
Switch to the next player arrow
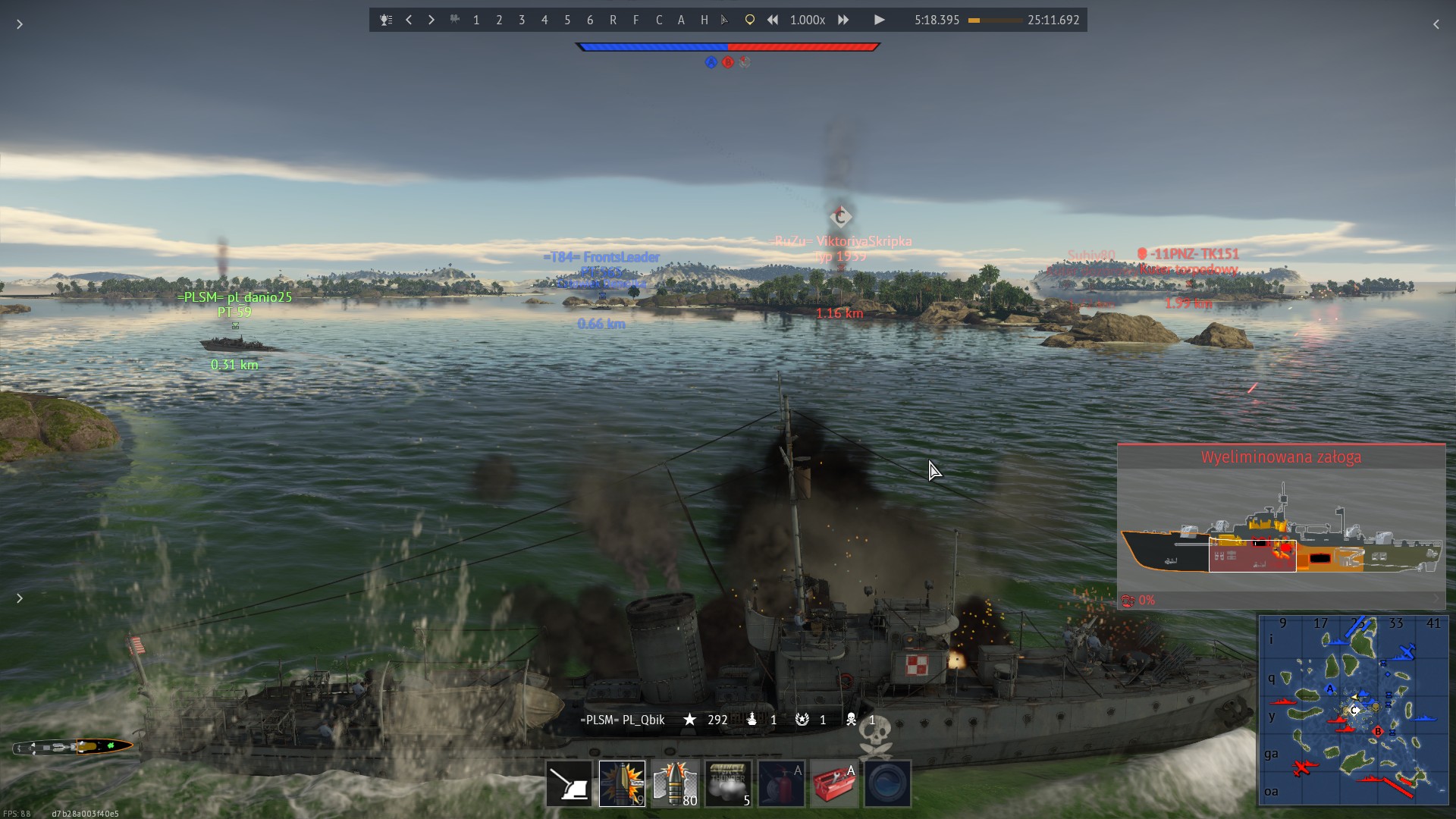coord(431,20)
